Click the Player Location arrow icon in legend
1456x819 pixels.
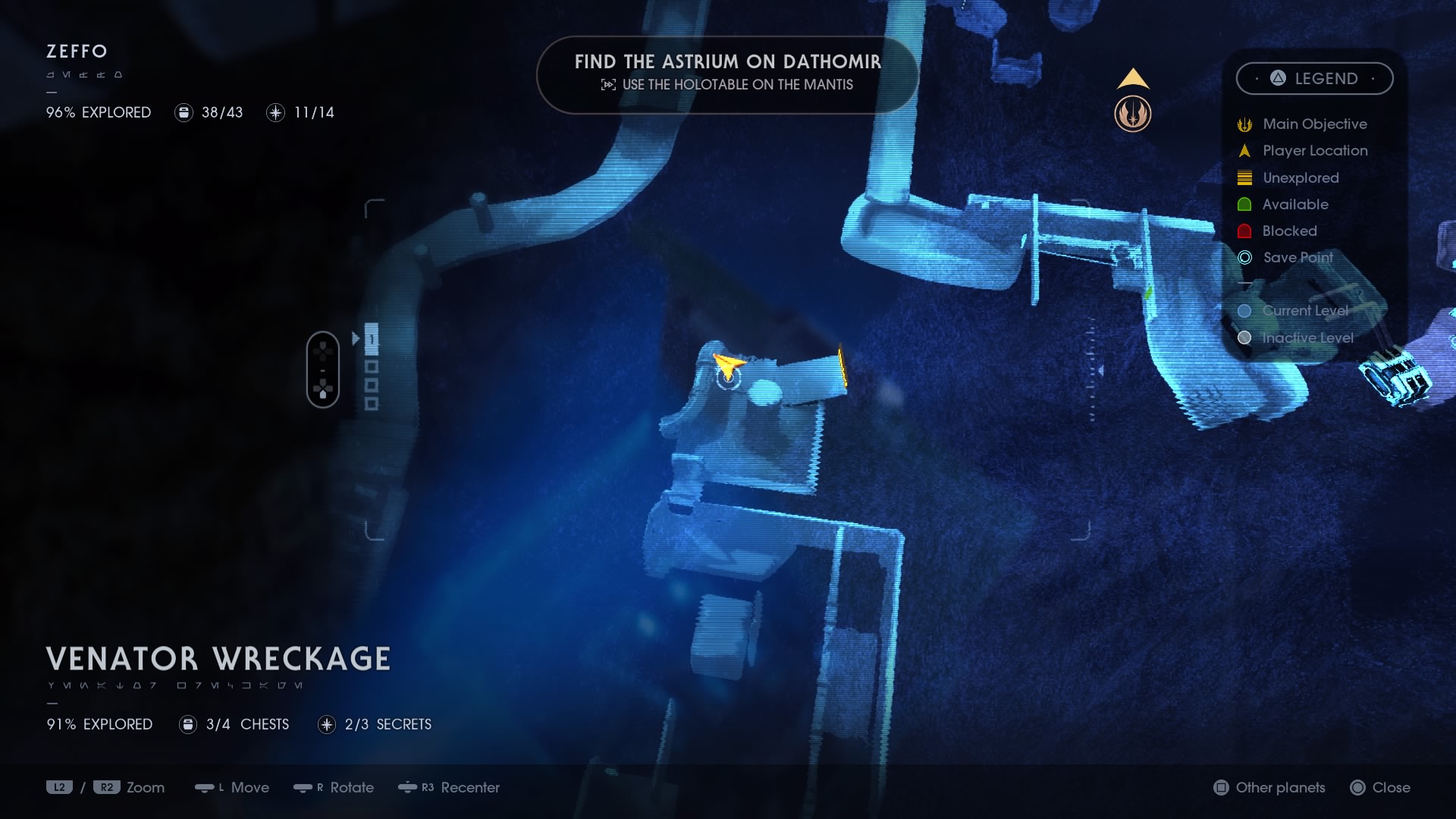[1244, 150]
